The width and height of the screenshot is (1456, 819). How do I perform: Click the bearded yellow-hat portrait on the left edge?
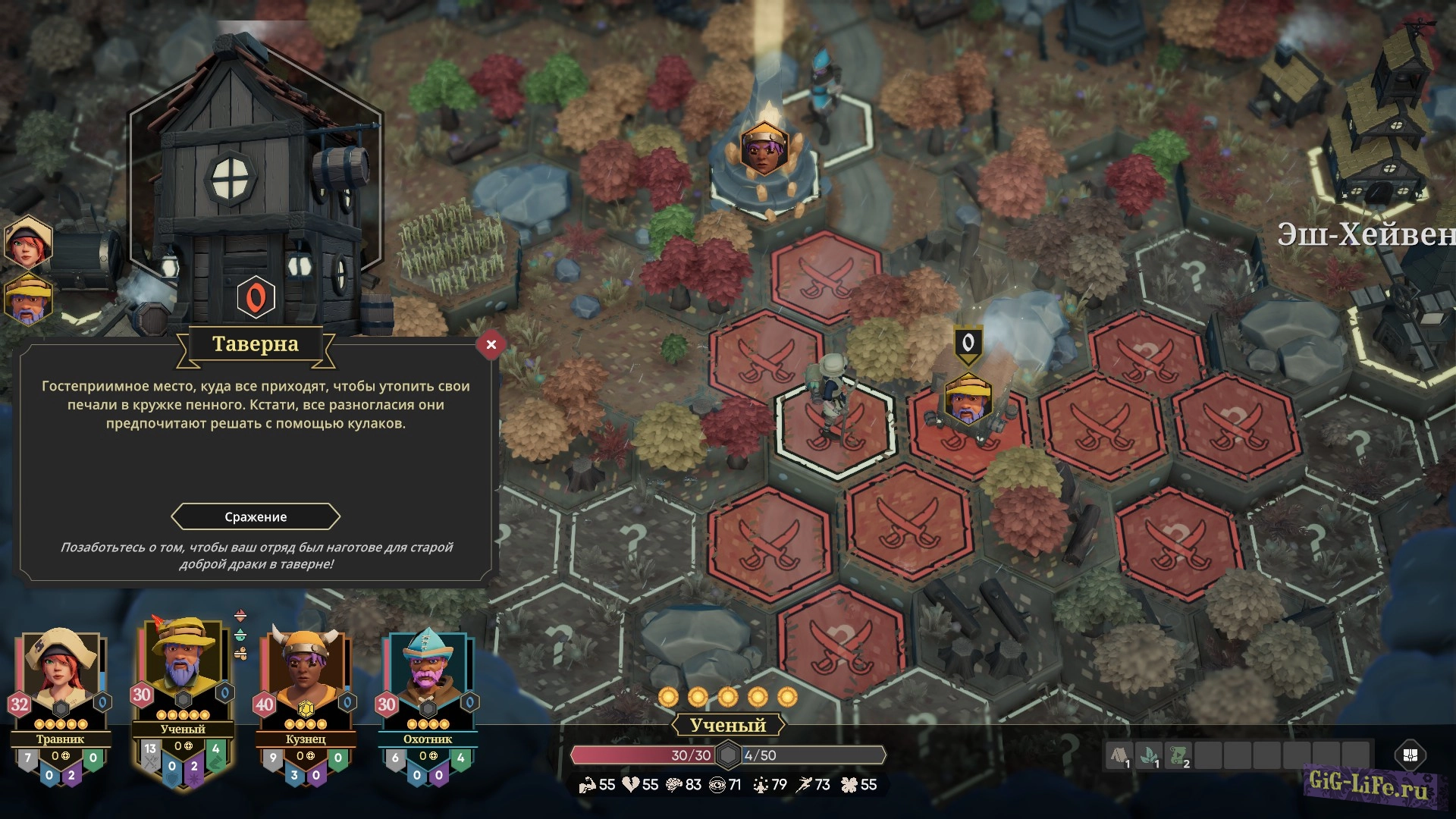point(28,299)
